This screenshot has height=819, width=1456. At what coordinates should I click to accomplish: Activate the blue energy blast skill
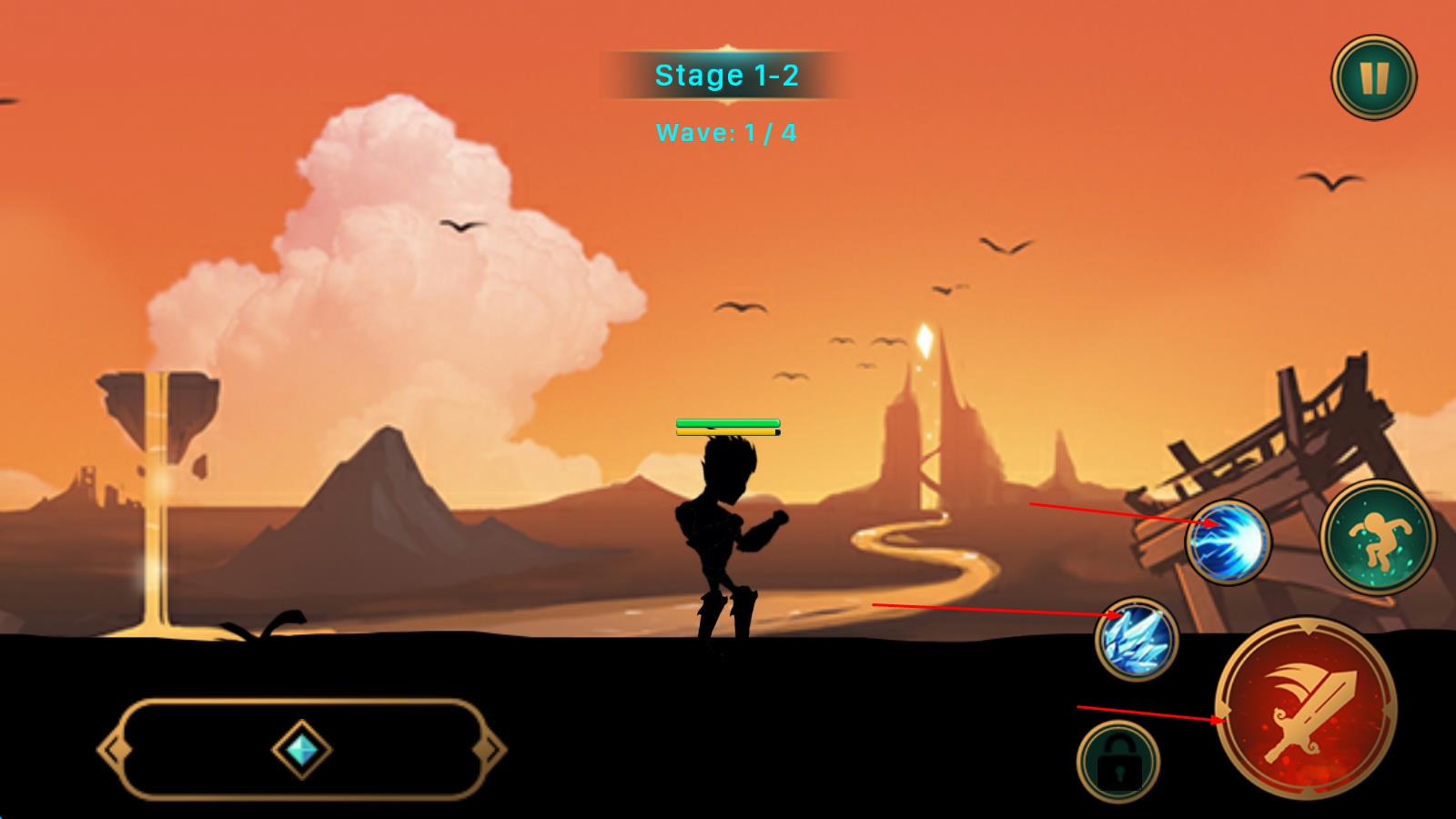coord(1228,542)
